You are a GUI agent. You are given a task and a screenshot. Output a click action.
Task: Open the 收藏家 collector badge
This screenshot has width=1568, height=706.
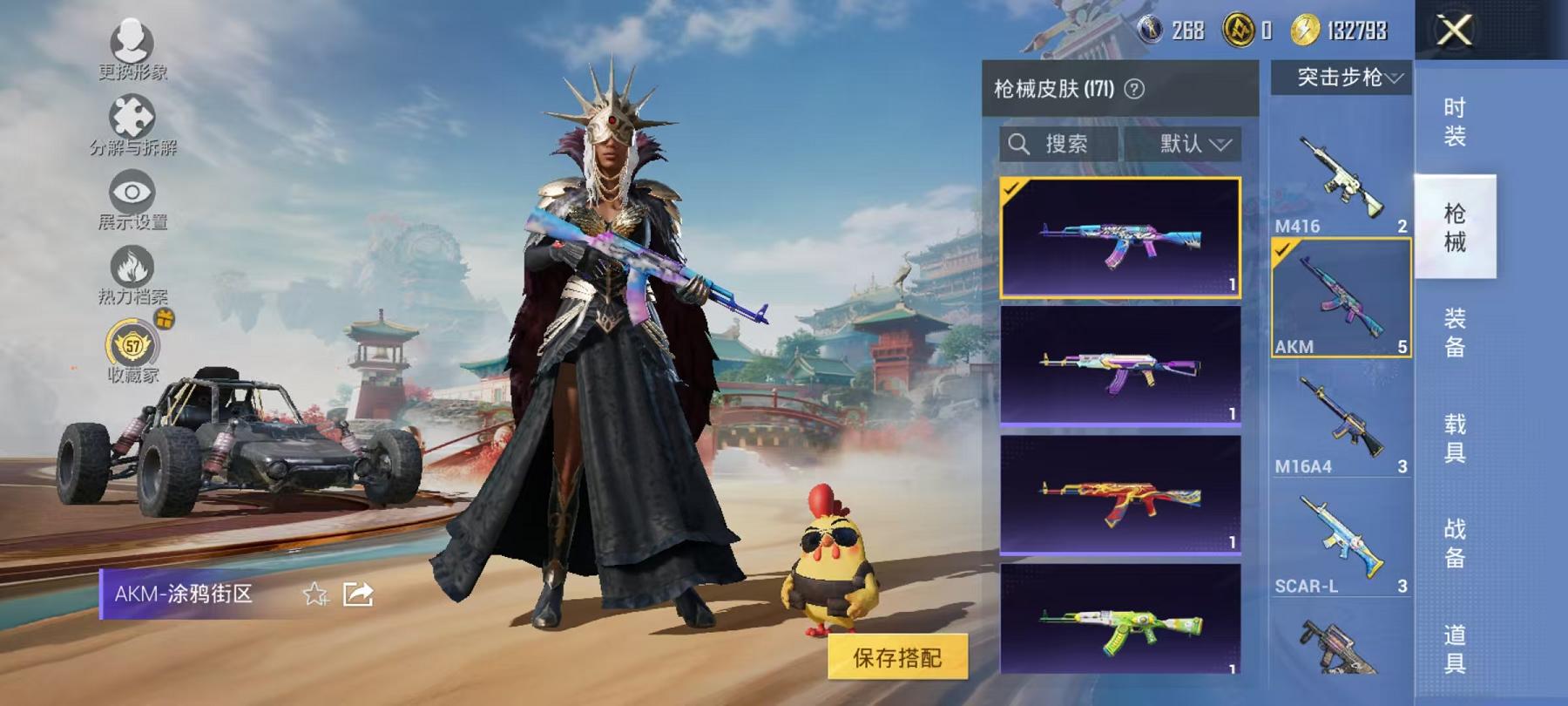click(132, 348)
